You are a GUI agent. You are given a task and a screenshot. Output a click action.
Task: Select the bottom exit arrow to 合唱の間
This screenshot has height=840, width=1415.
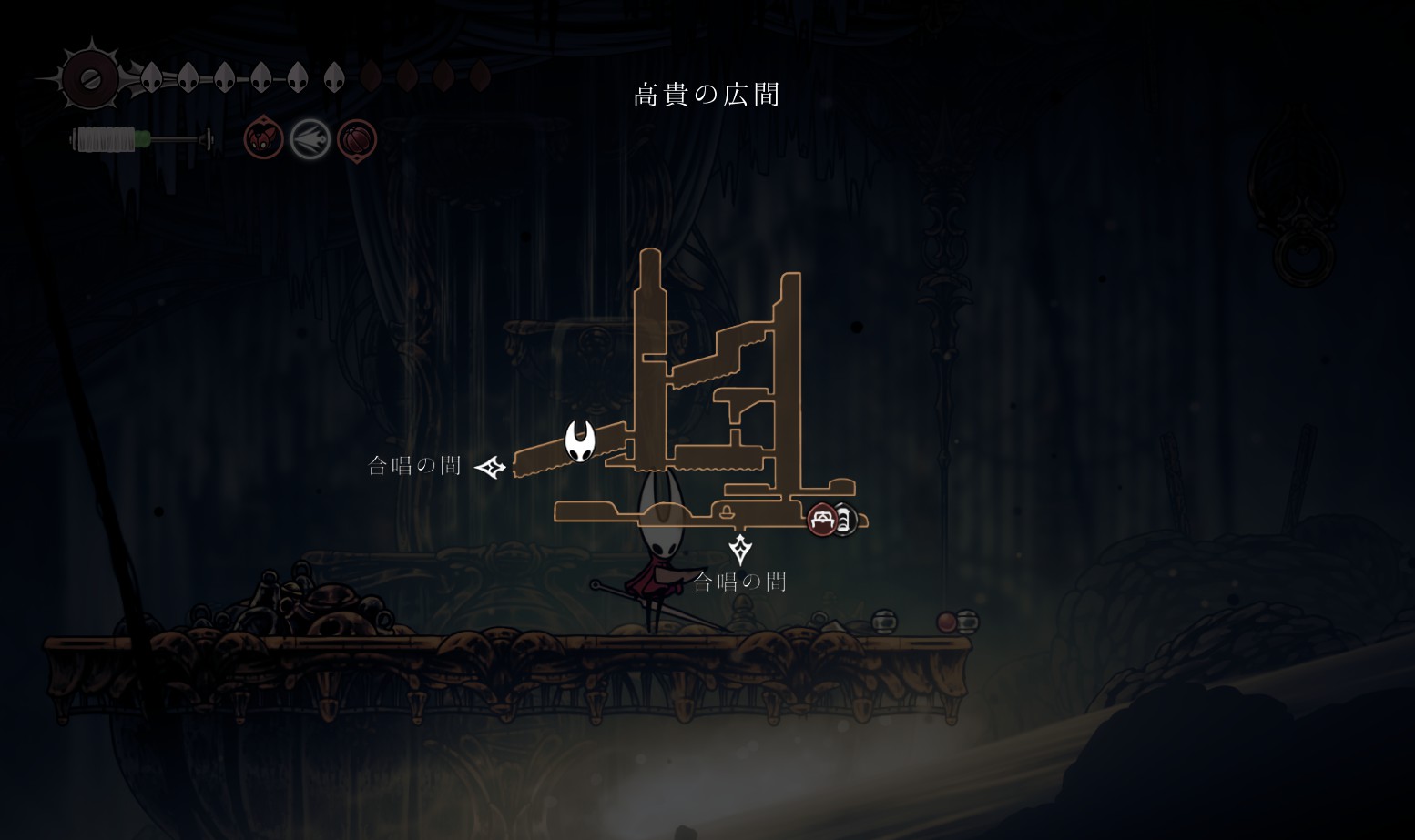pyautogui.click(x=740, y=549)
